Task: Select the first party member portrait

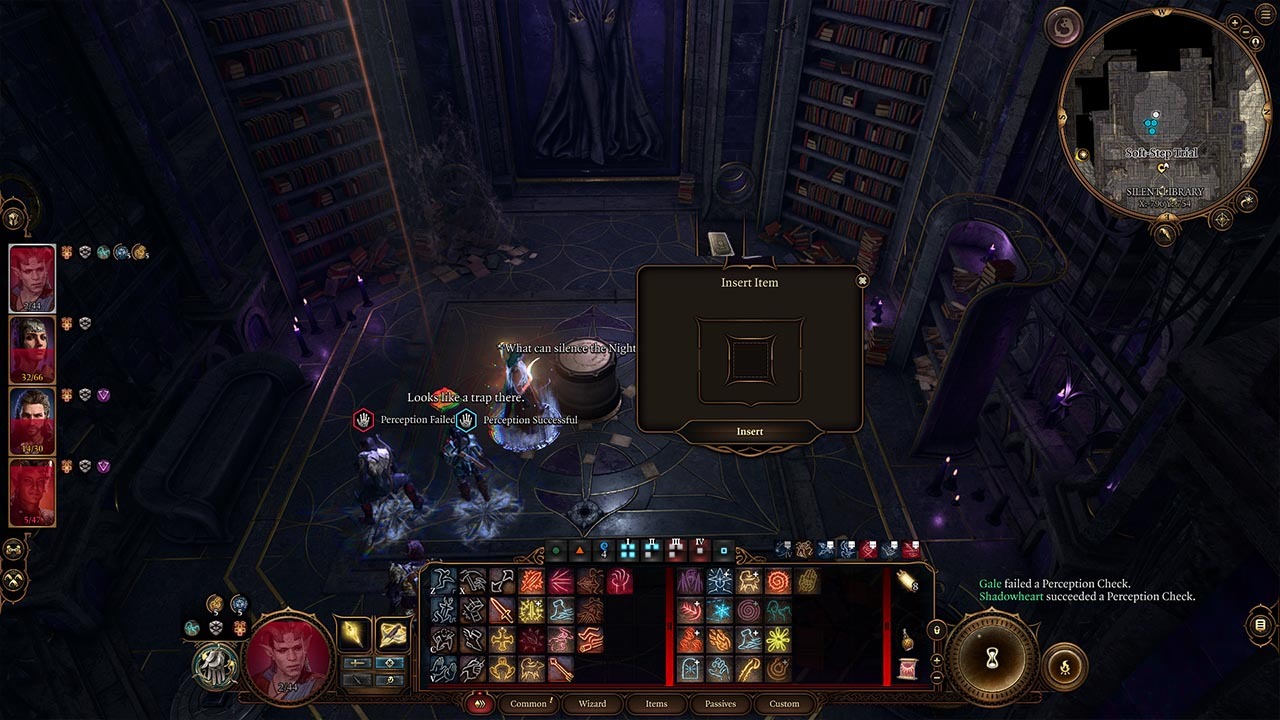Action: 32,279
